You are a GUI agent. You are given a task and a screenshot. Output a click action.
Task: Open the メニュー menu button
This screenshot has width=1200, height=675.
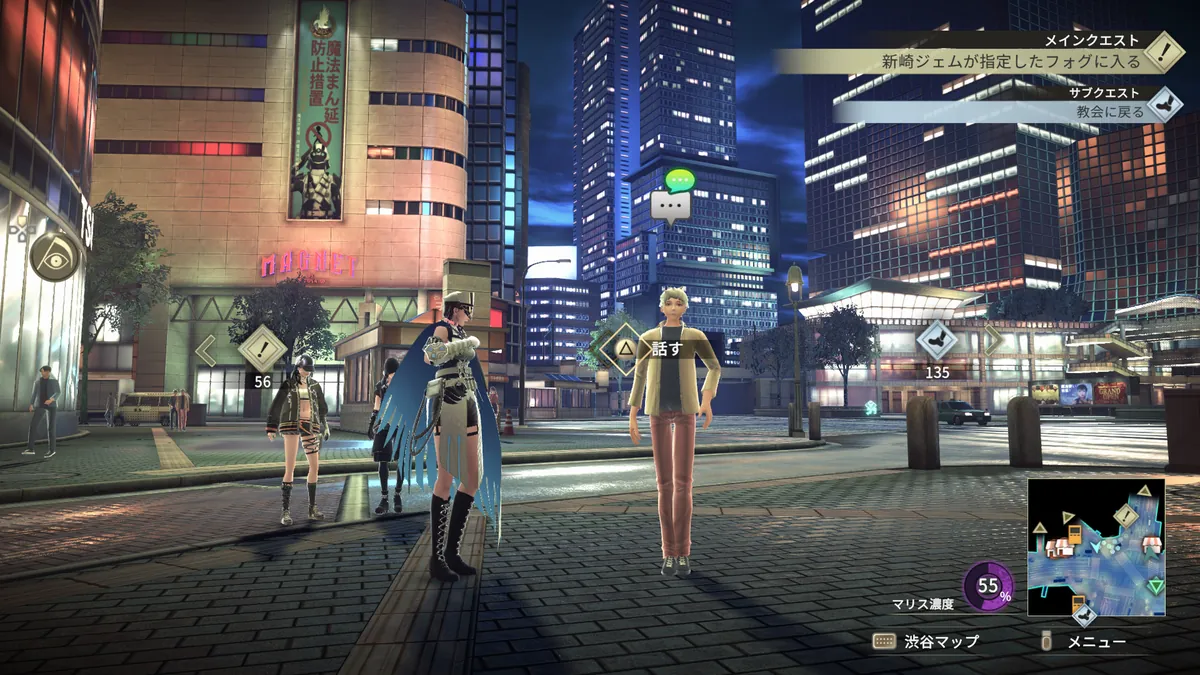pyautogui.click(x=1085, y=642)
